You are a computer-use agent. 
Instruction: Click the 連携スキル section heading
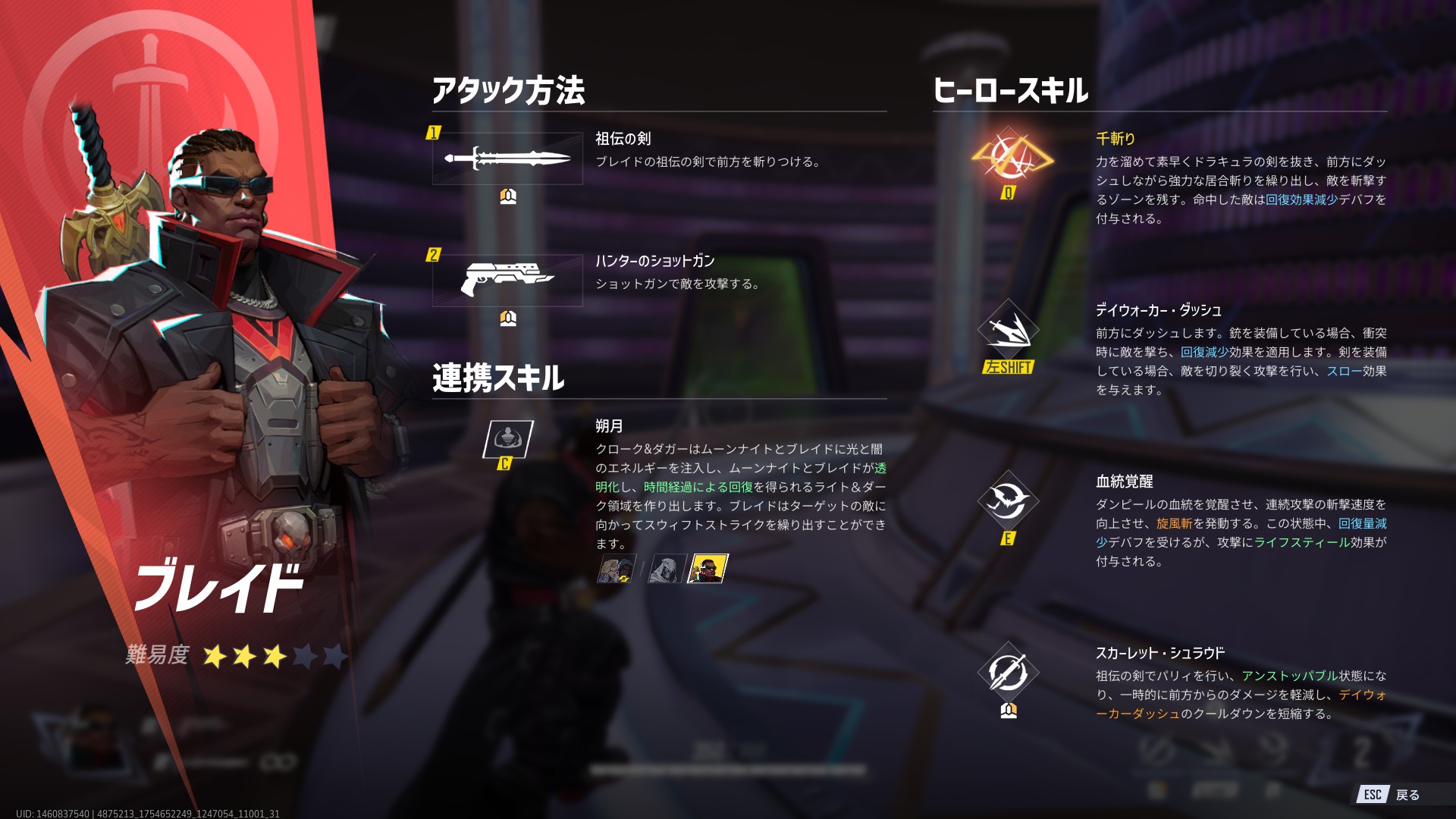pyautogui.click(x=497, y=377)
